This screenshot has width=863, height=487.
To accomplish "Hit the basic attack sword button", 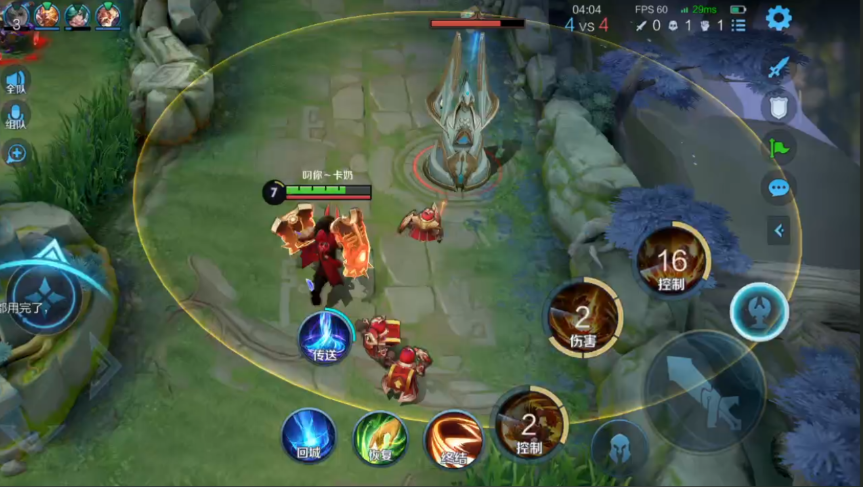I will click(x=704, y=392).
